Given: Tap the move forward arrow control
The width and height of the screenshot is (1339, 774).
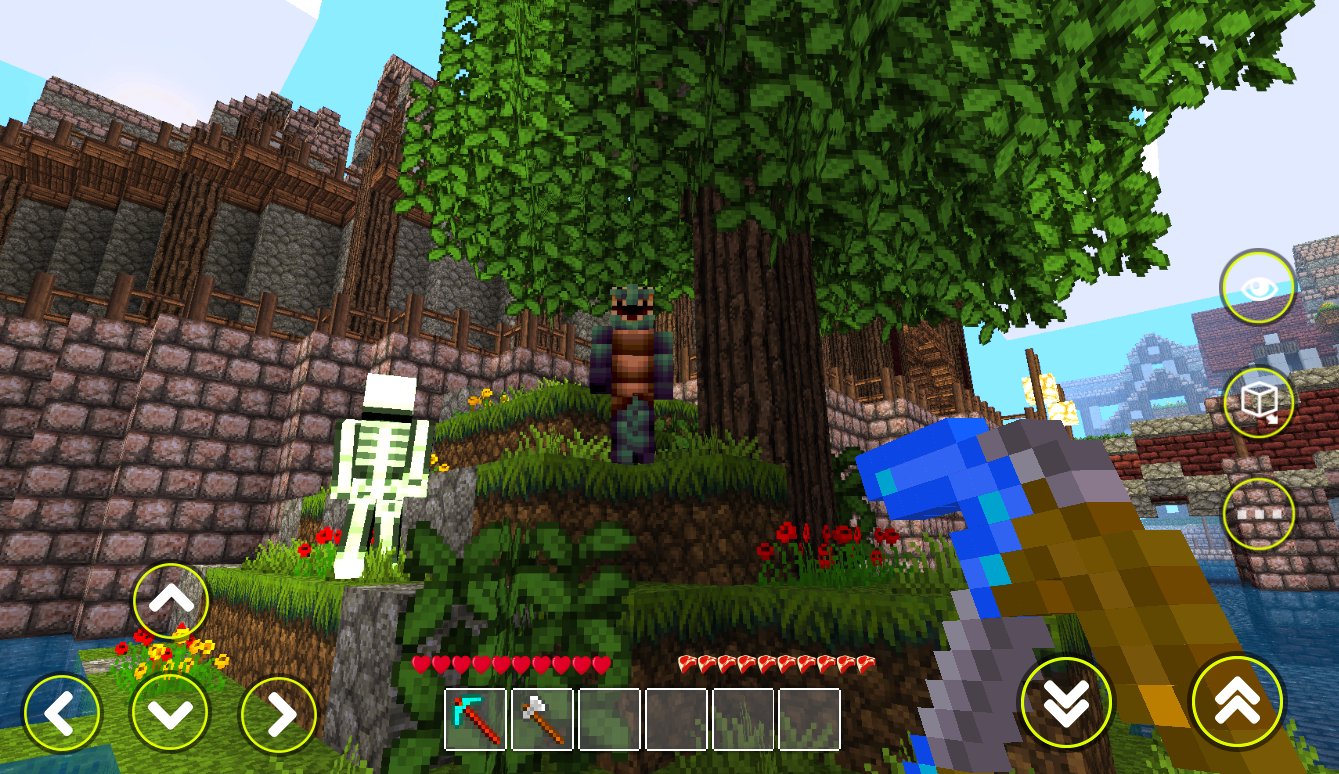Looking at the screenshot, I should [171, 599].
